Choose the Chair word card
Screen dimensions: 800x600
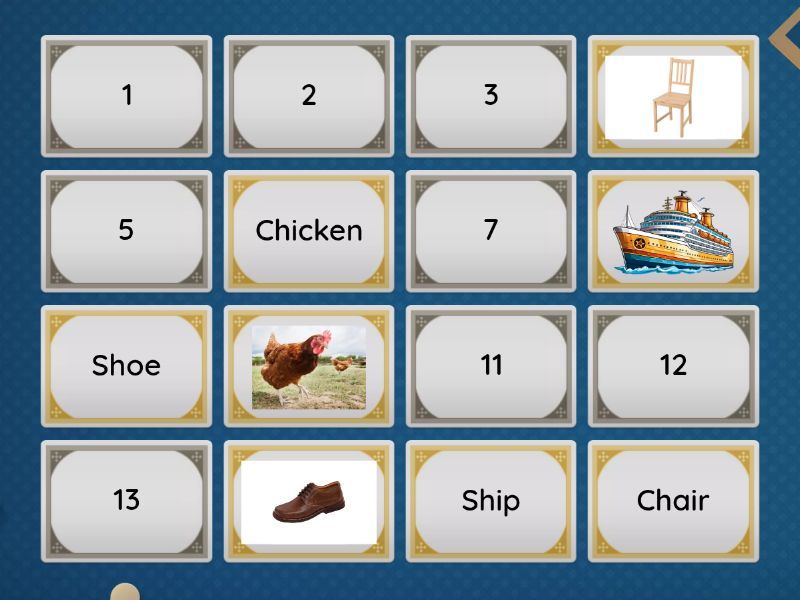pos(673,501)
